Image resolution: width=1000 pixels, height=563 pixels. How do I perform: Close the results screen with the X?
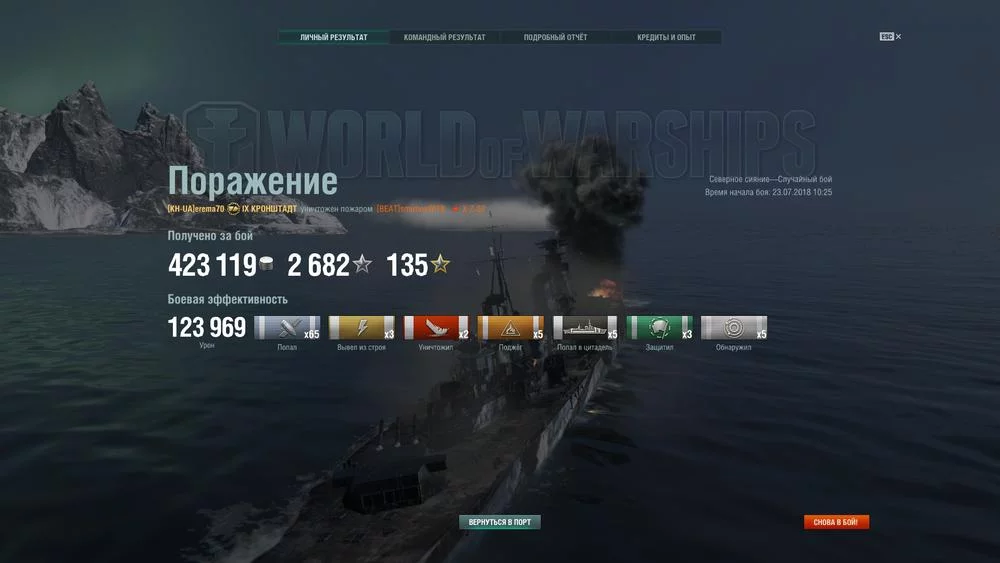click(x=898, y=37)
